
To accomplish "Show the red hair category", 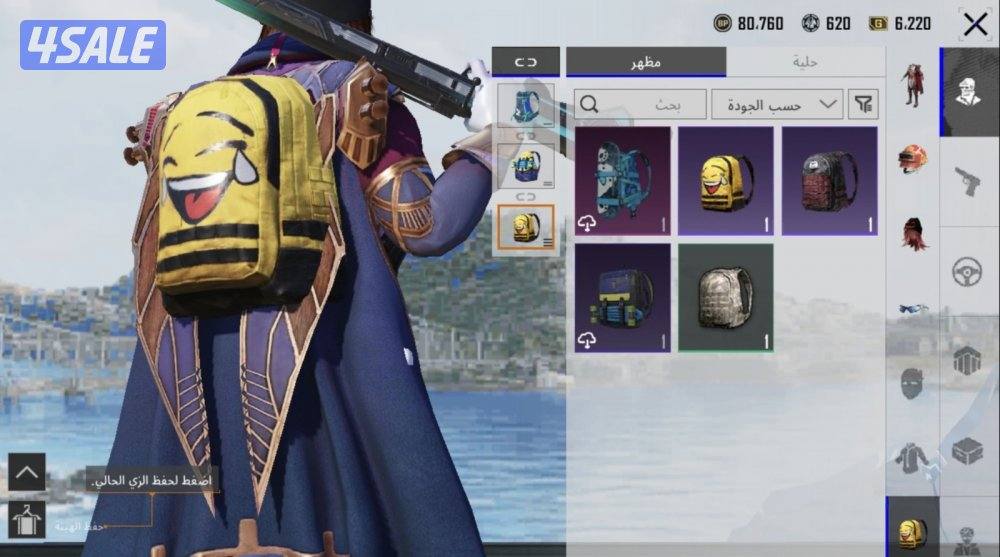I will 912,234.
